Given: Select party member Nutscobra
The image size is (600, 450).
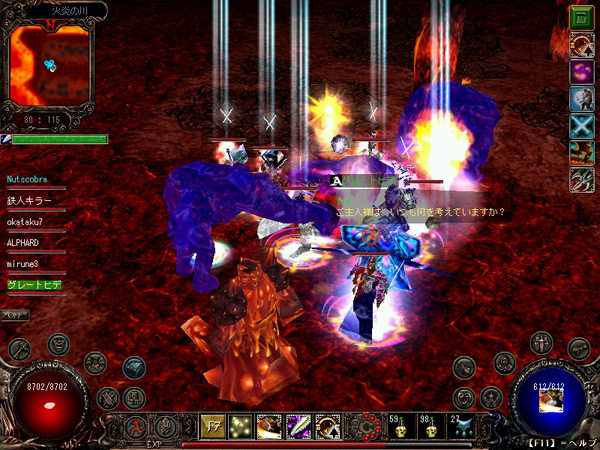Looking at the screenshot, I should [x=35, y=180].
